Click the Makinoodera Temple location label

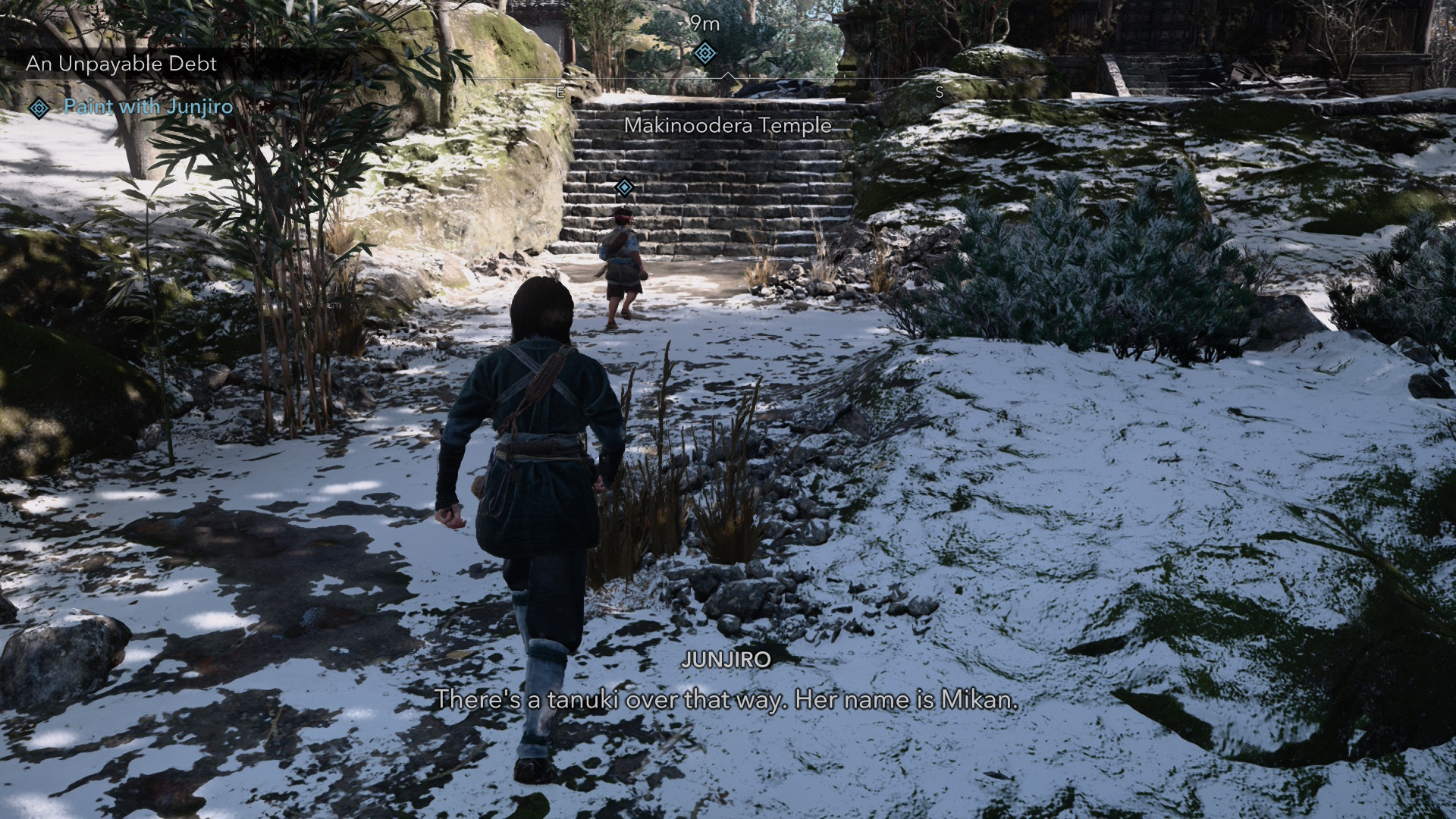tap(727, 126)
